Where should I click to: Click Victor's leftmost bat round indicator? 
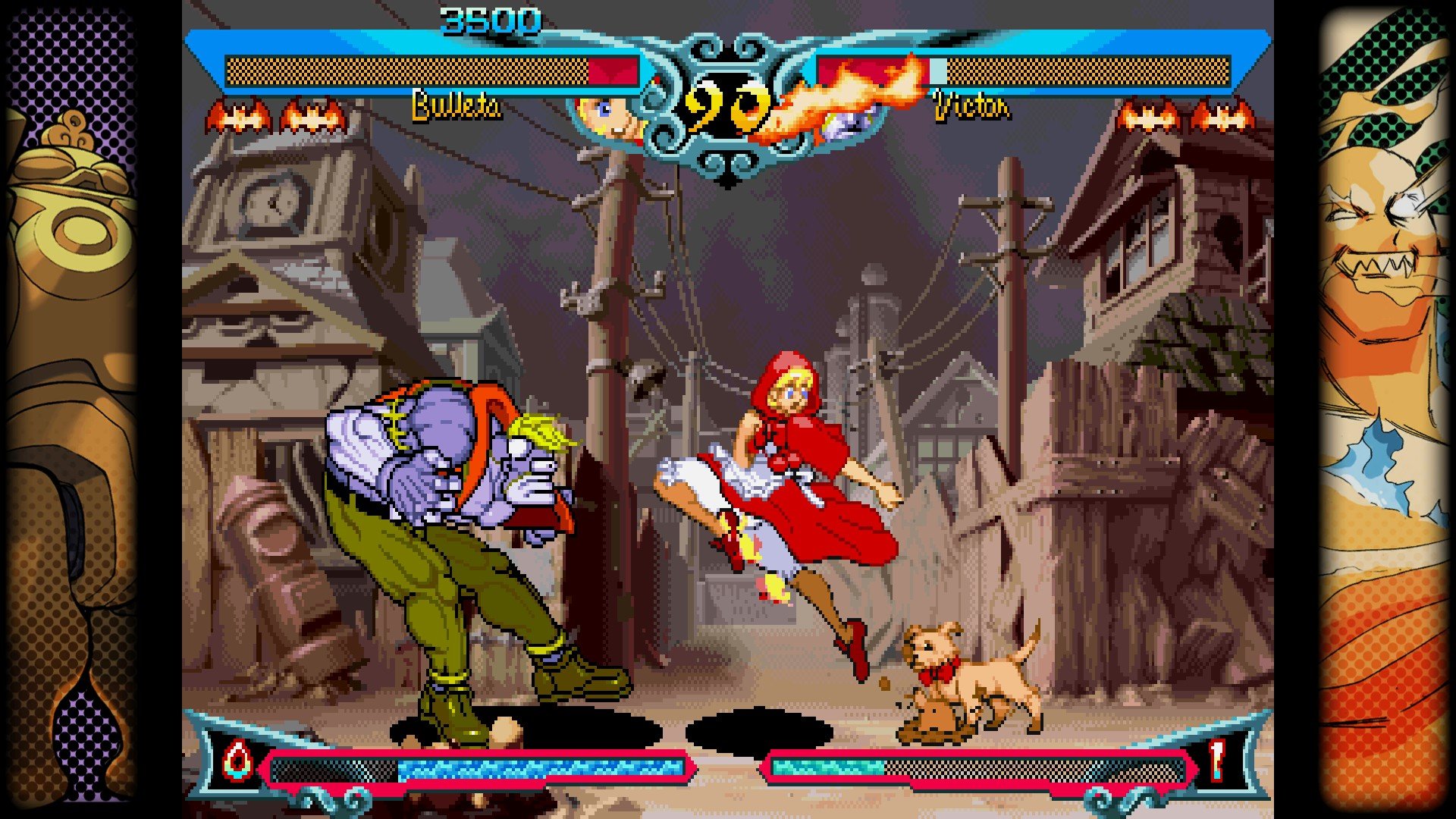click(1145, 118)
